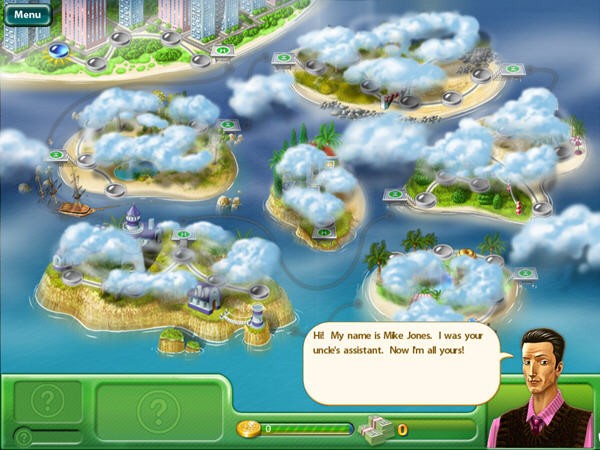The image size is (600, 450).
Task: Select the glowing blue level marker
Action: click(59, 48)
